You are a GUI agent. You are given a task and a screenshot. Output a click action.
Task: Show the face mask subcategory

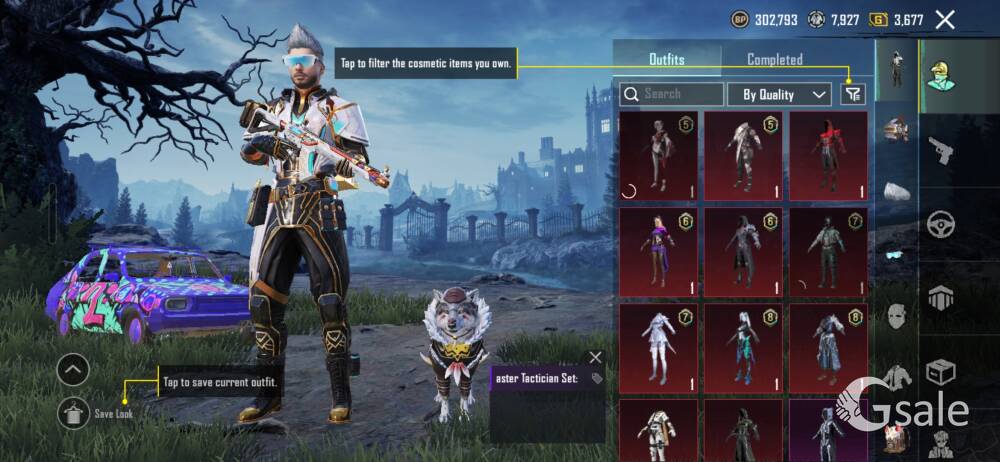pos(897,317)
